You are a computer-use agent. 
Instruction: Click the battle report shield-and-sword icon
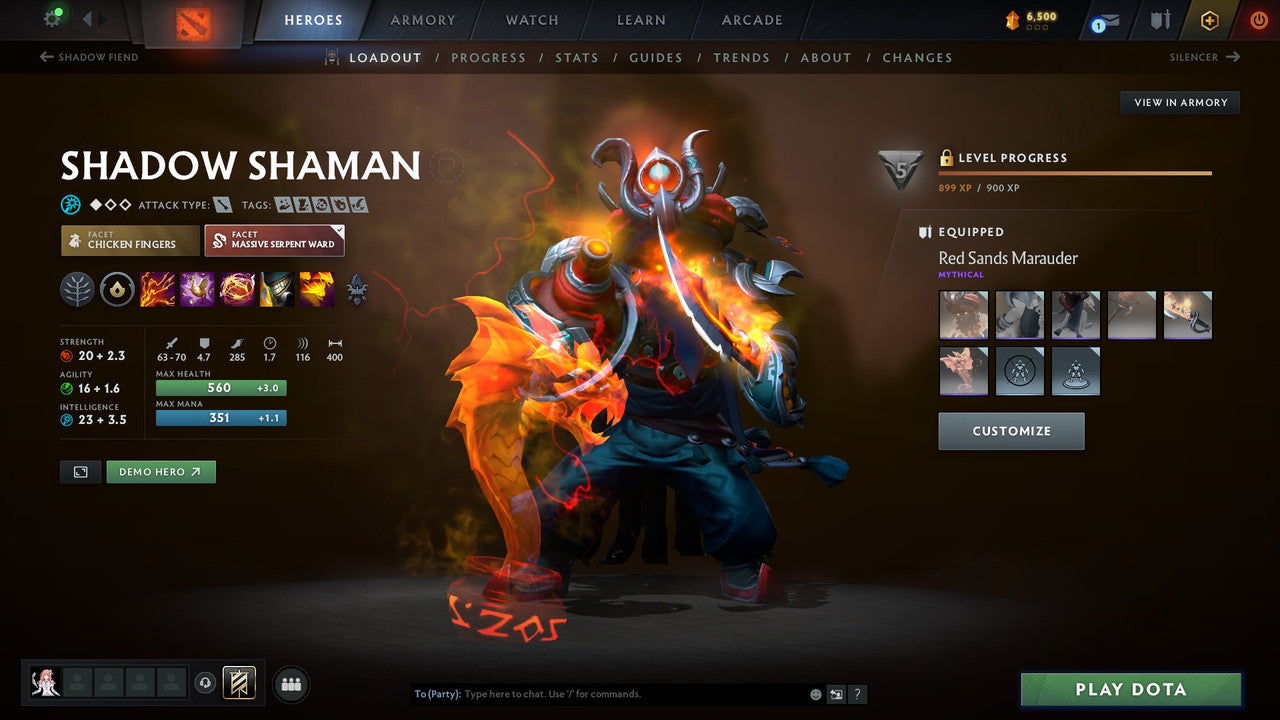[1160, 20]
